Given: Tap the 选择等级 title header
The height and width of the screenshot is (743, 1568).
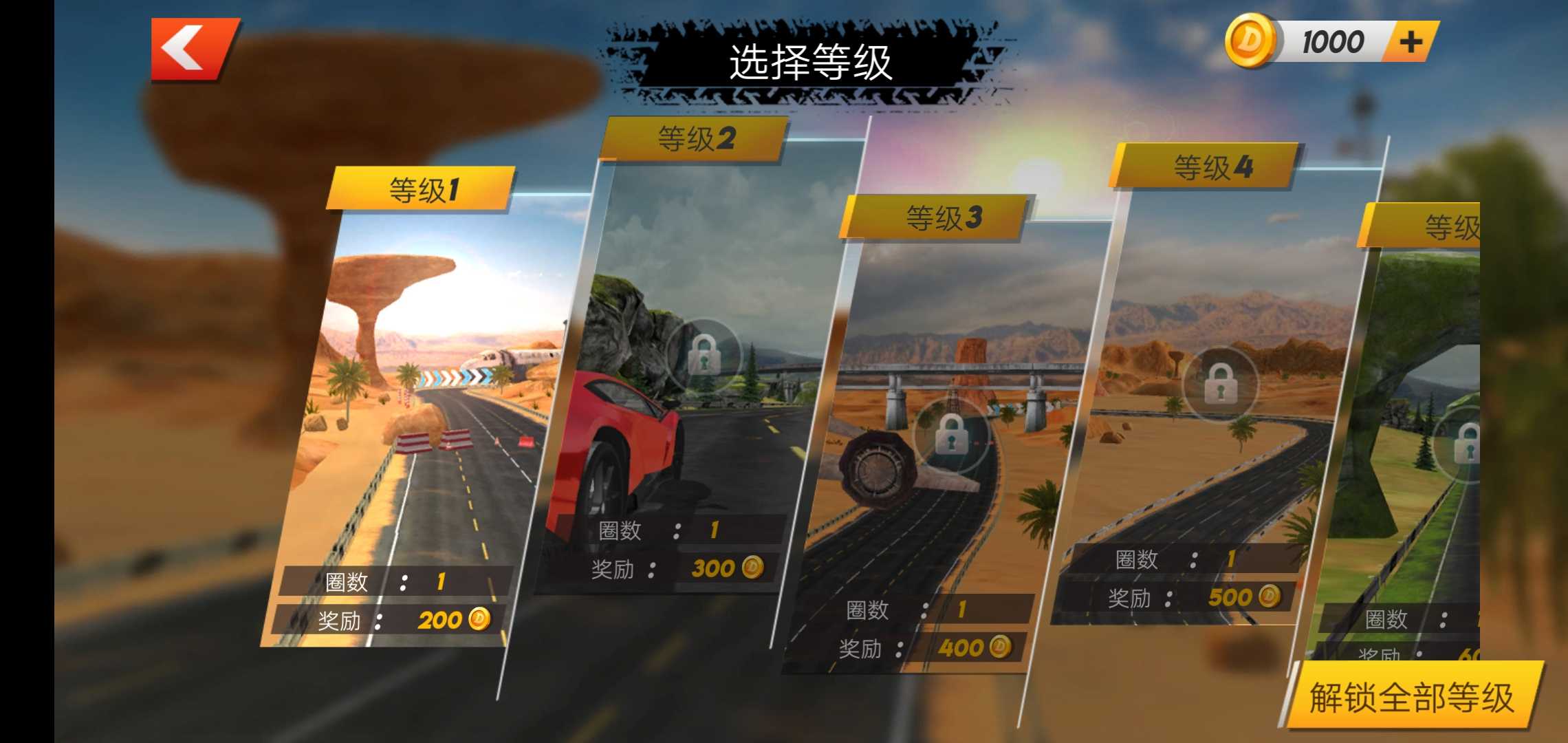Looking at the screenshot, I should [812, 62].
